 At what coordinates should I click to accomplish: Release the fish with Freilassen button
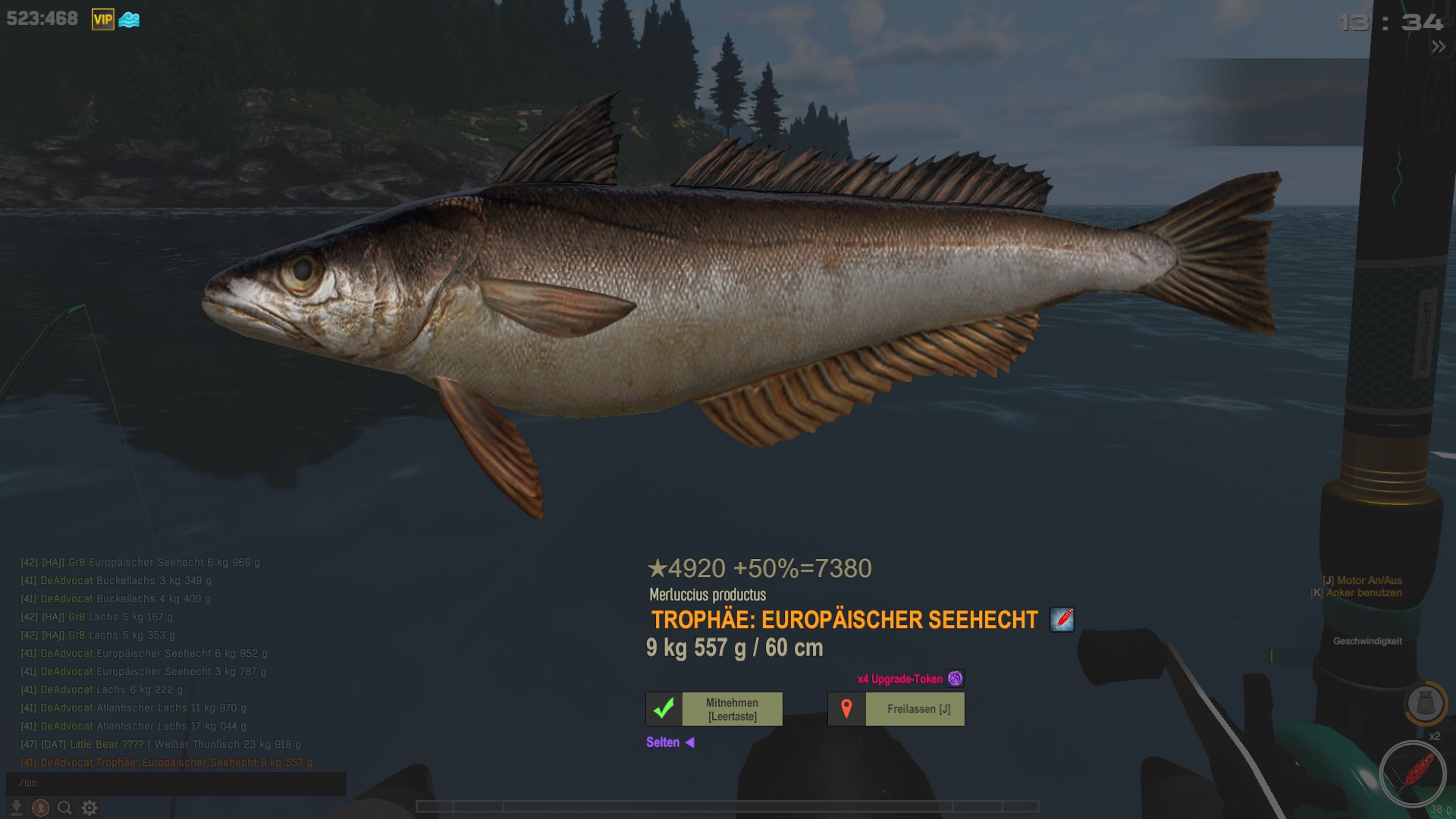[914, 709]
